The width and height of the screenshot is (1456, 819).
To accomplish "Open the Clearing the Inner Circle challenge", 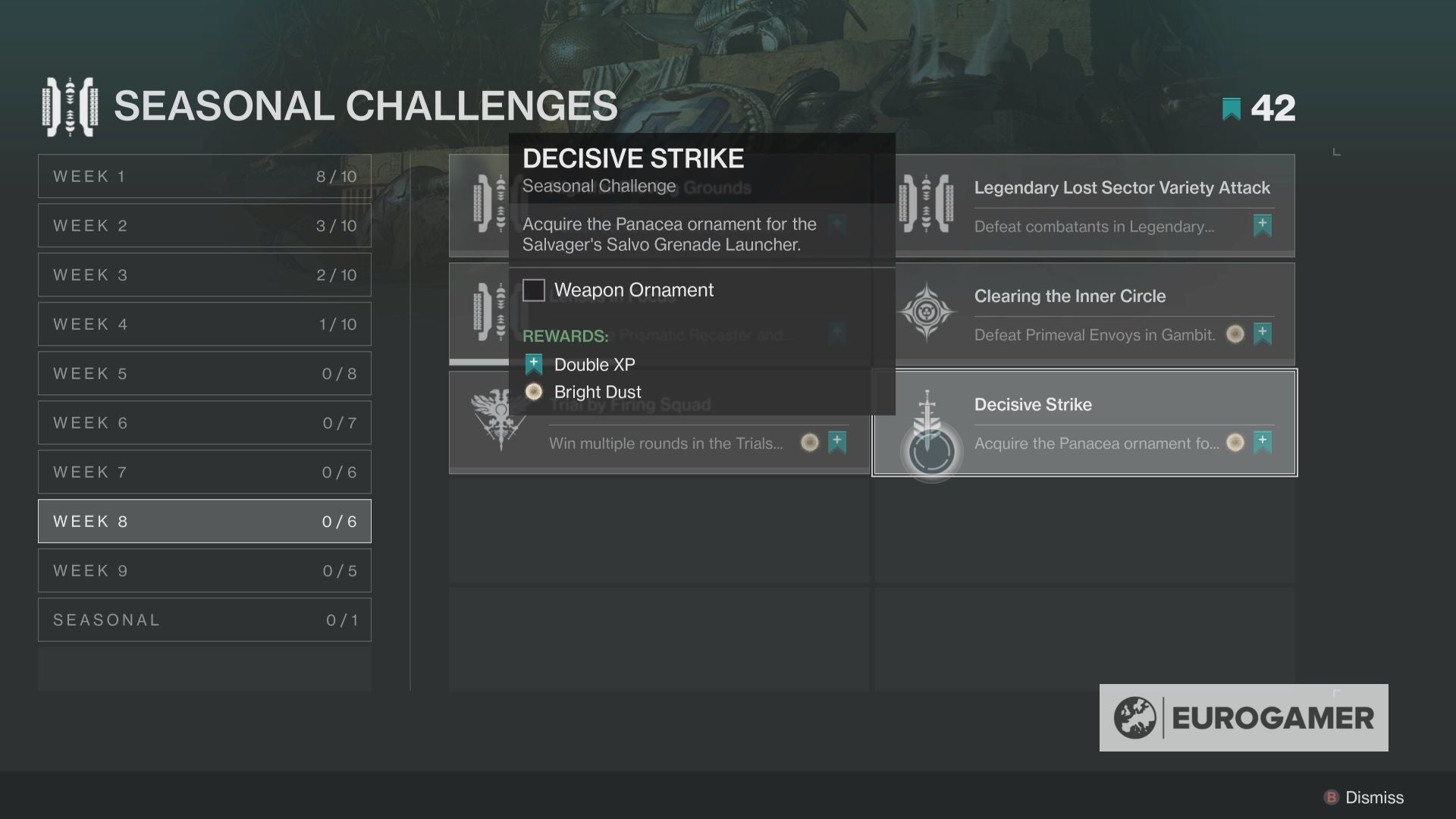I will [x=1084, y=313].
